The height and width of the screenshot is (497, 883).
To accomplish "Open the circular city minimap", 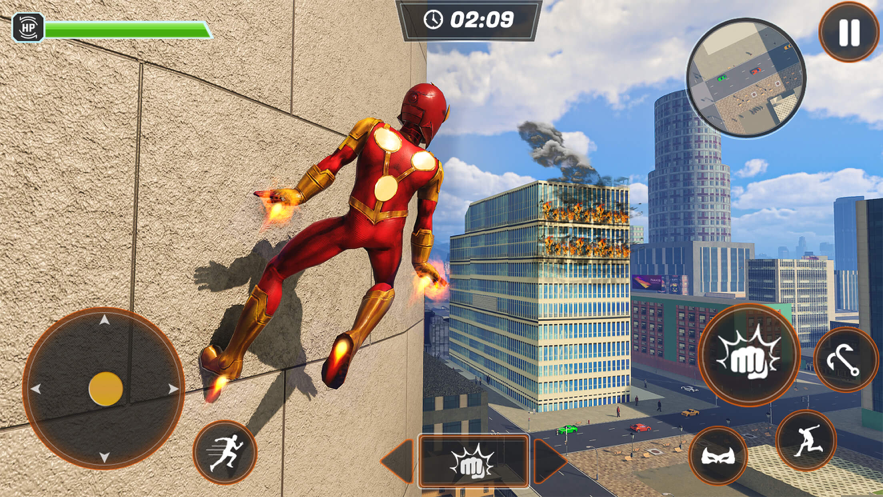I will (x=746, y=77).
